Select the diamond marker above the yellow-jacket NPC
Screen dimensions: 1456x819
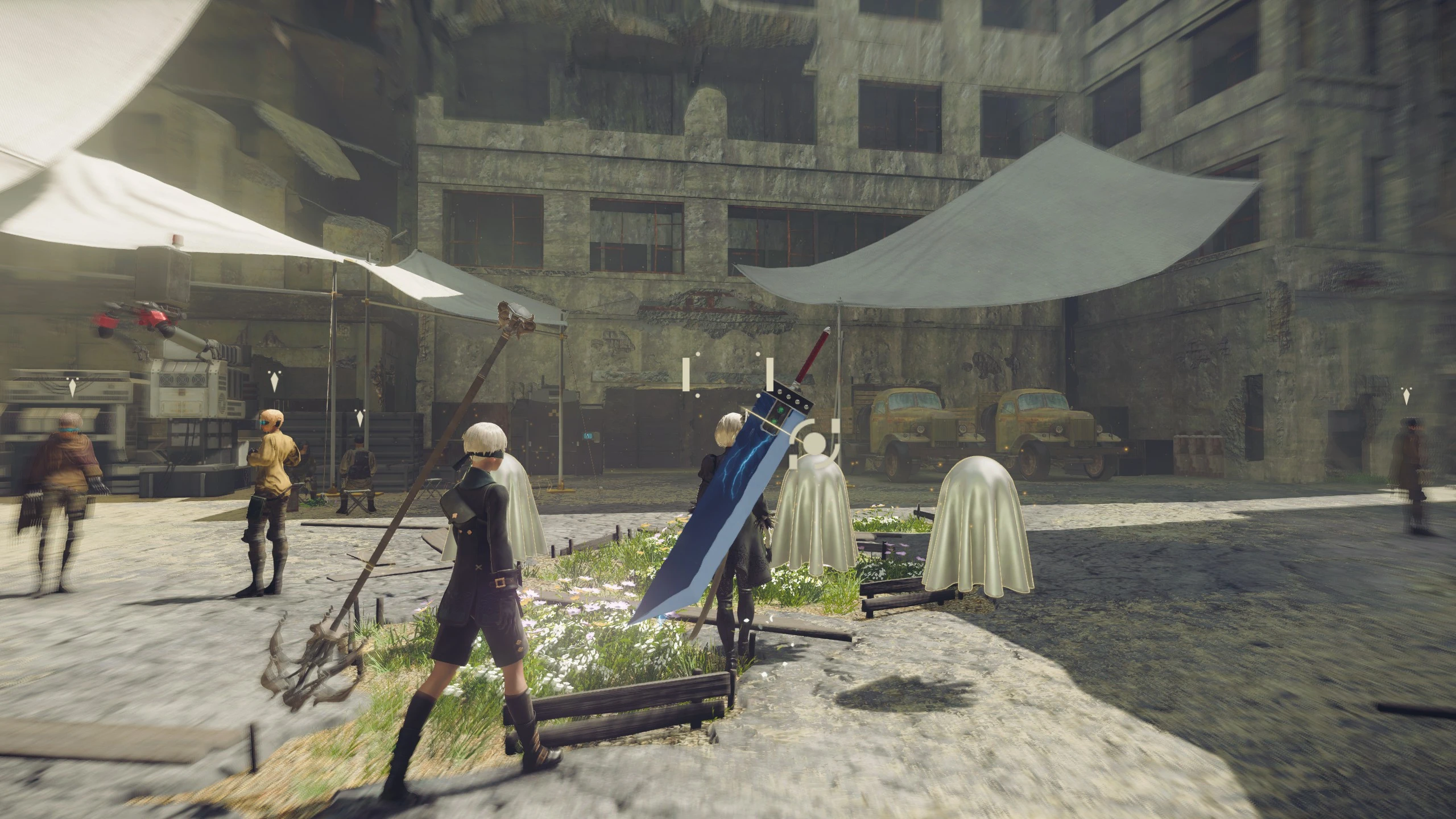pos(274,382)
